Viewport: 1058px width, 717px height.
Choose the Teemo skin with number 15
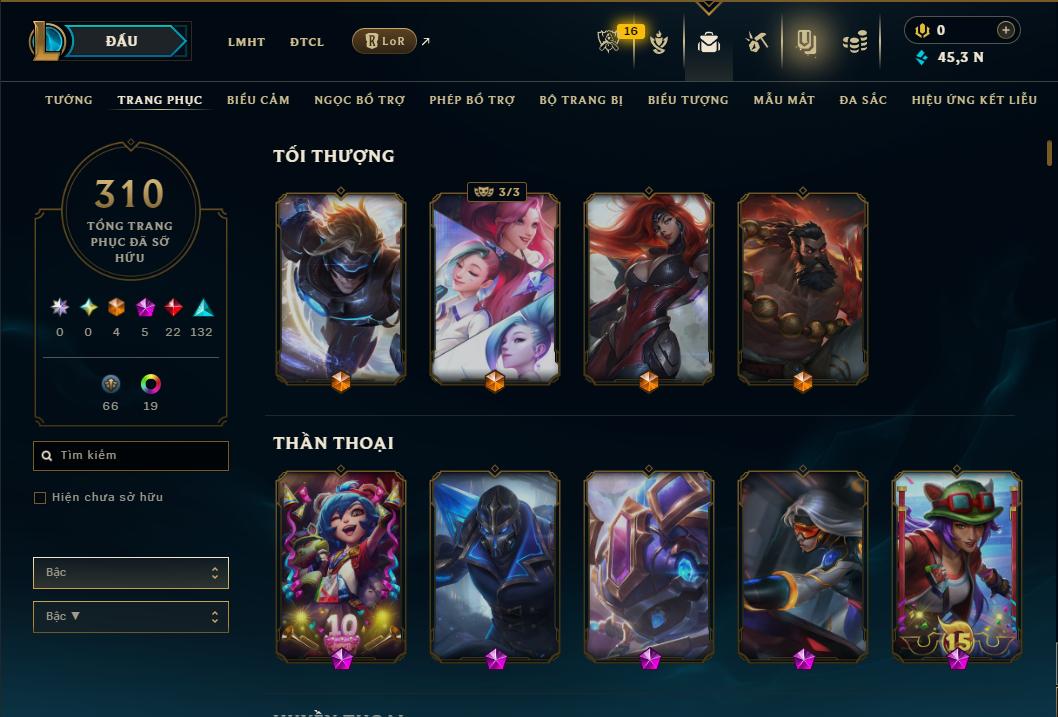coord(957,565)
